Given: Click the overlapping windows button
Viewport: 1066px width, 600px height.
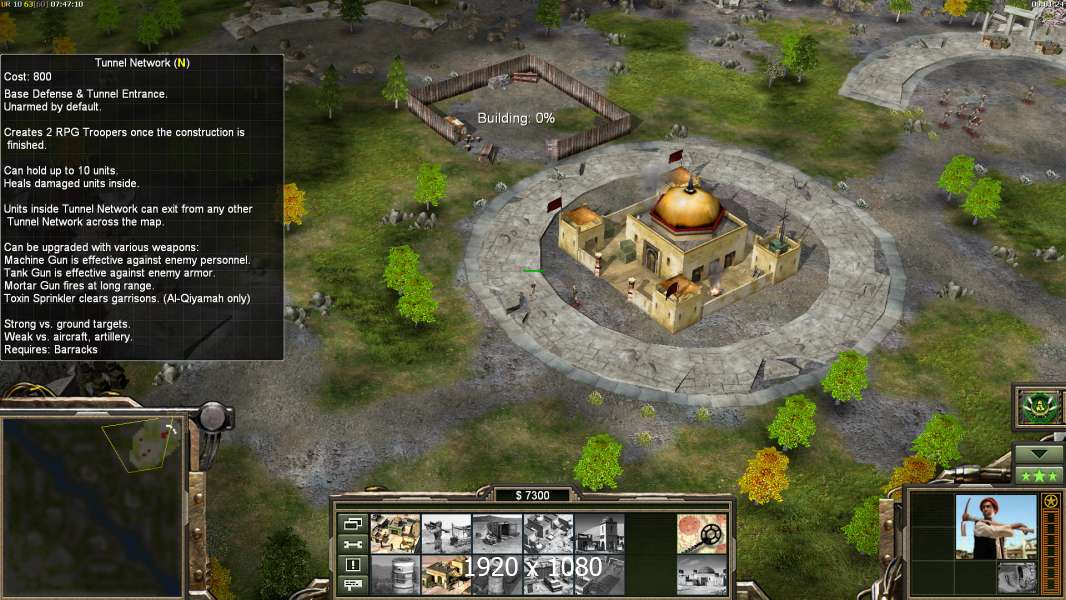Looking at the screenshot, I should coord(352,523).
